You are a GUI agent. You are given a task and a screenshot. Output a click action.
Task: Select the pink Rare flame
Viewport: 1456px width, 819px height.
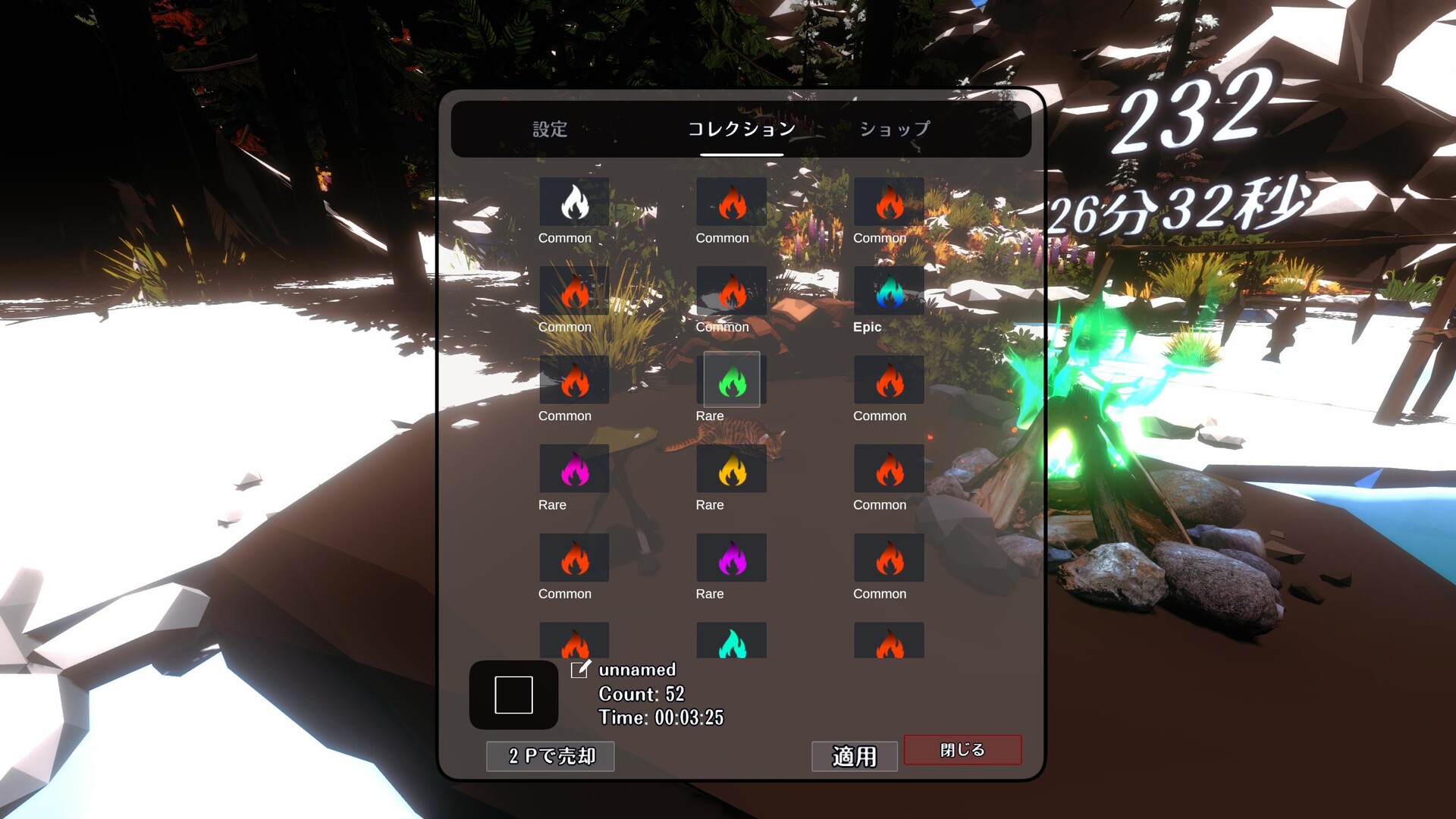tap(574, 469)
